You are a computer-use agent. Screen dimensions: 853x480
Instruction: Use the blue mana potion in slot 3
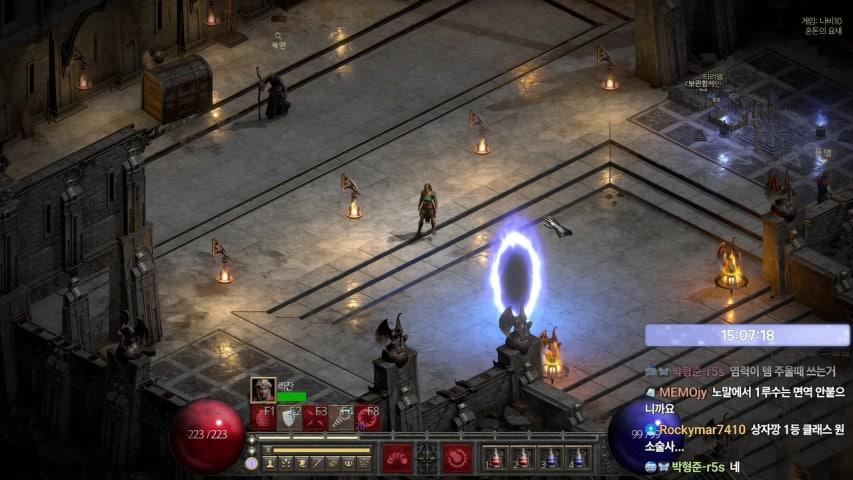point(549,458)
